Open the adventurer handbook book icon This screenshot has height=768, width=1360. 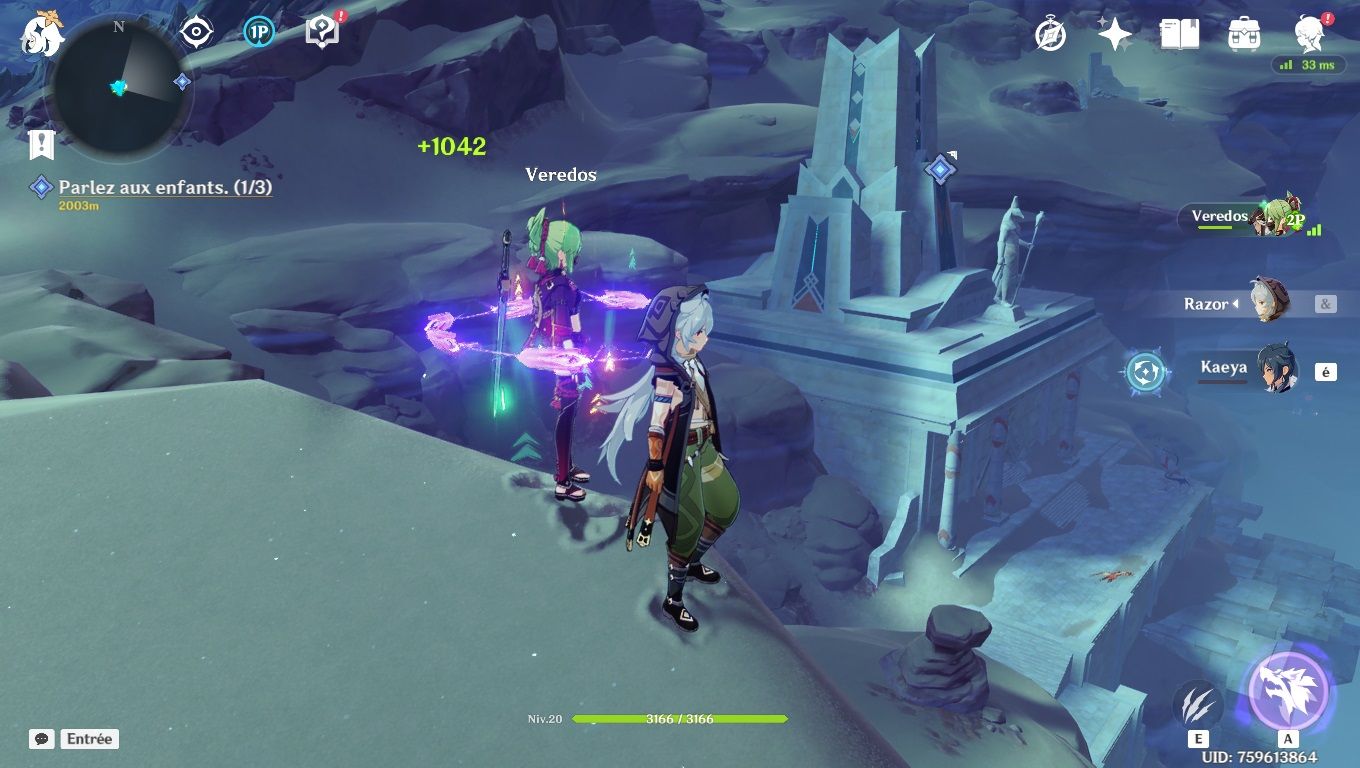click(x=1180, y=32)
